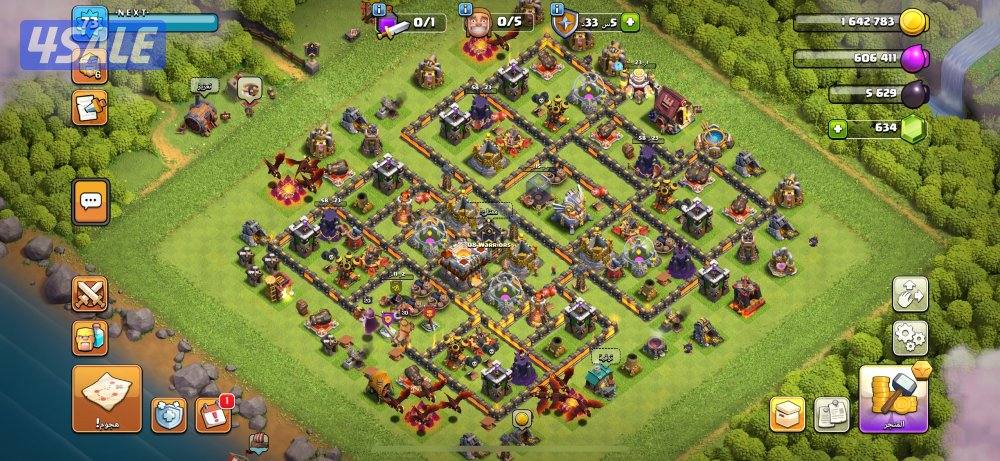Tap the green plus beside the shield timer
1000x461 pixels.
[x=629, y=22]
